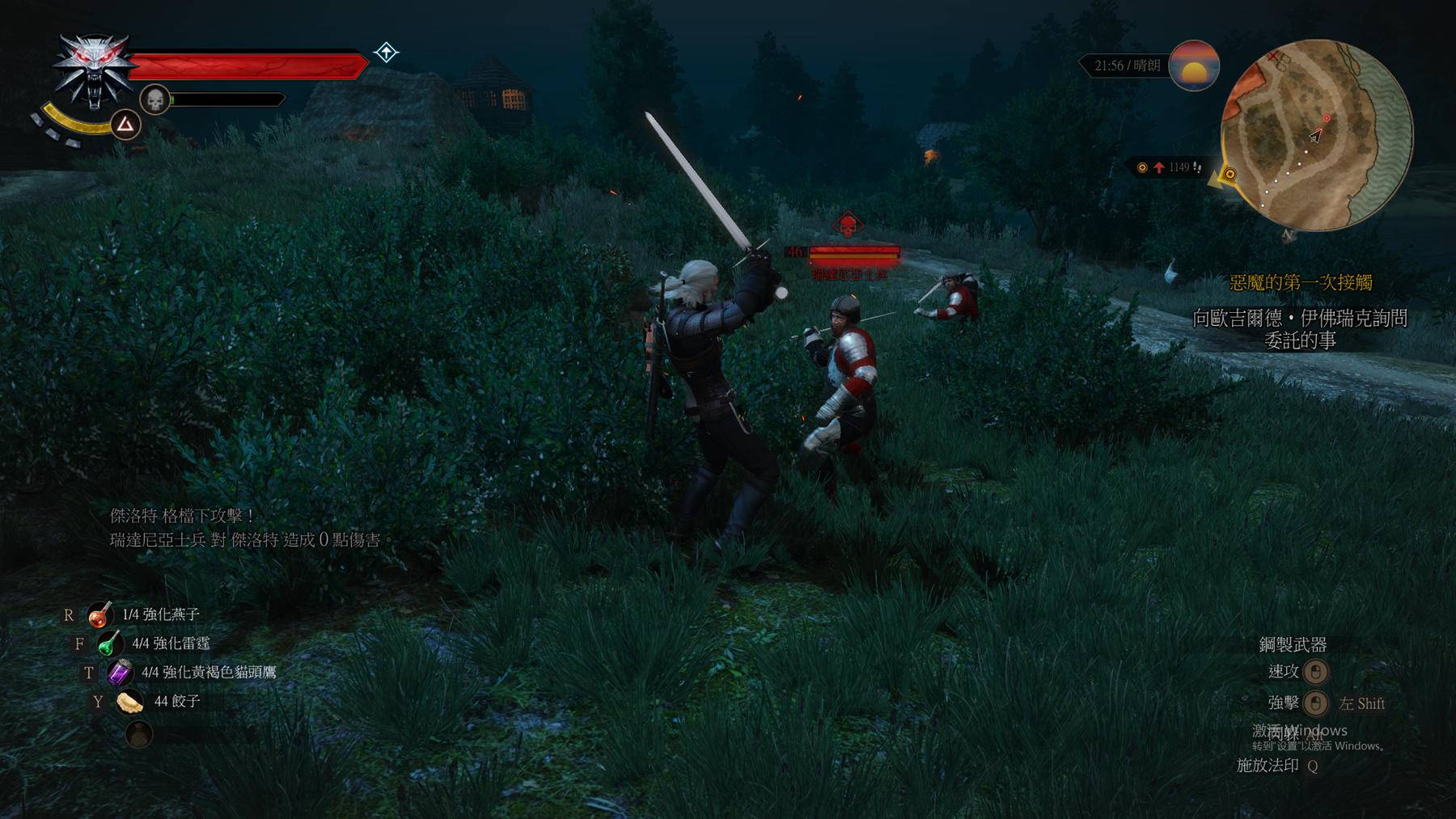
Task: Select the 強化黃褐色貓頭鷹 potion slot
Action: (120, 673)
